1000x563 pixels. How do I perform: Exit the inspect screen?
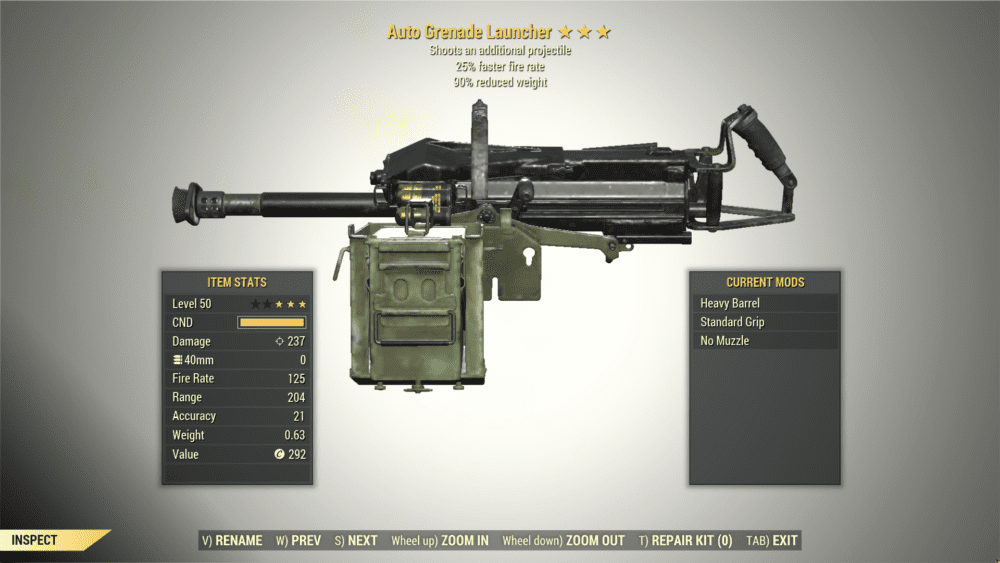pos(772,541)
